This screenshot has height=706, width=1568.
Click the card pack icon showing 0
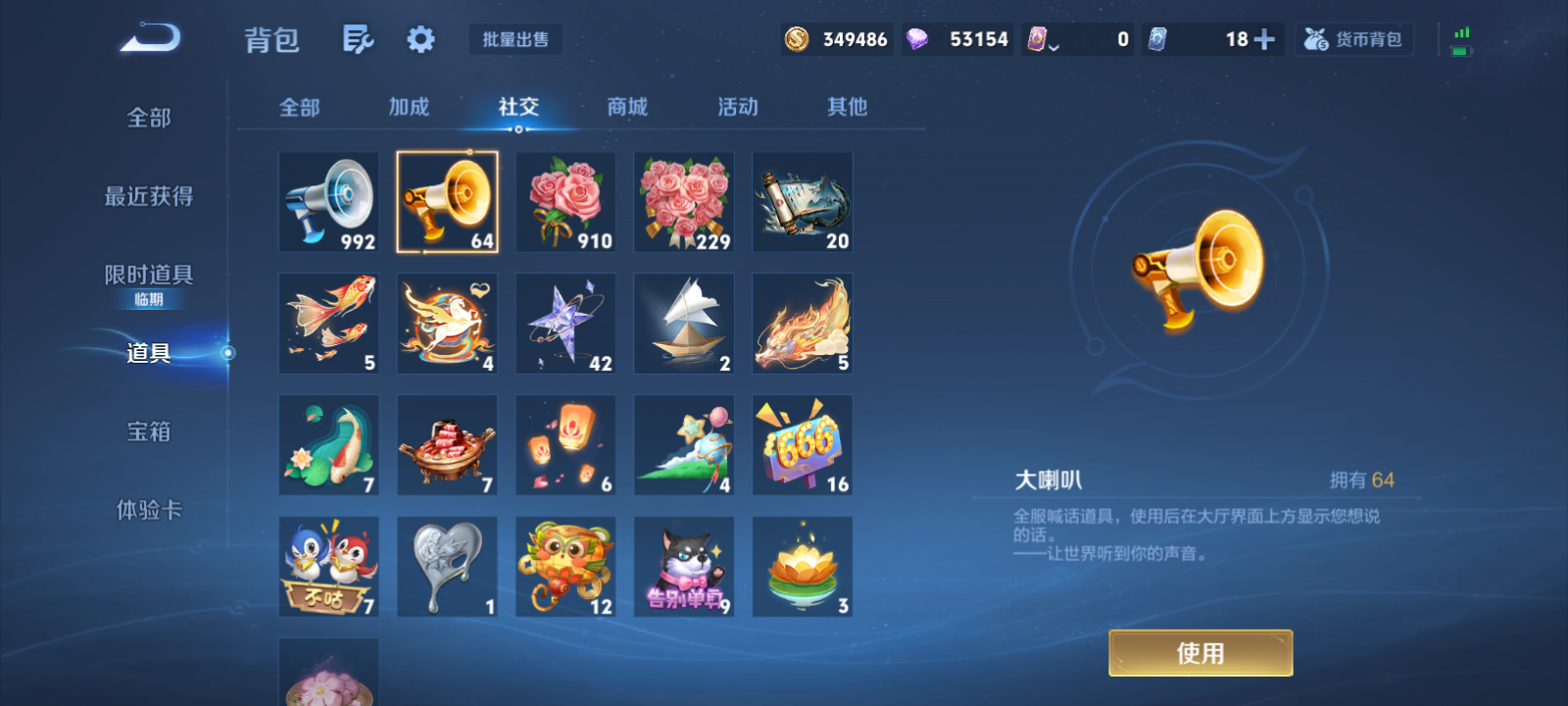[1036, 38]
